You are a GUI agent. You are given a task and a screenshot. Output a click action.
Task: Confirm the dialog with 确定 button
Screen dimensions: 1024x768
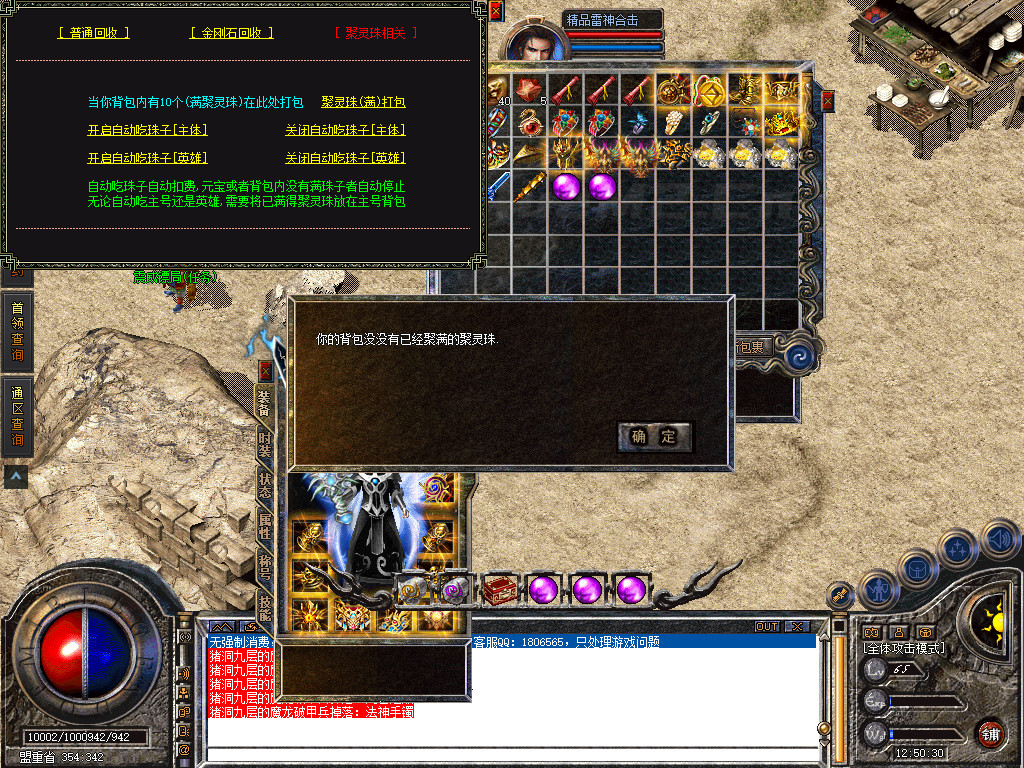654,436
